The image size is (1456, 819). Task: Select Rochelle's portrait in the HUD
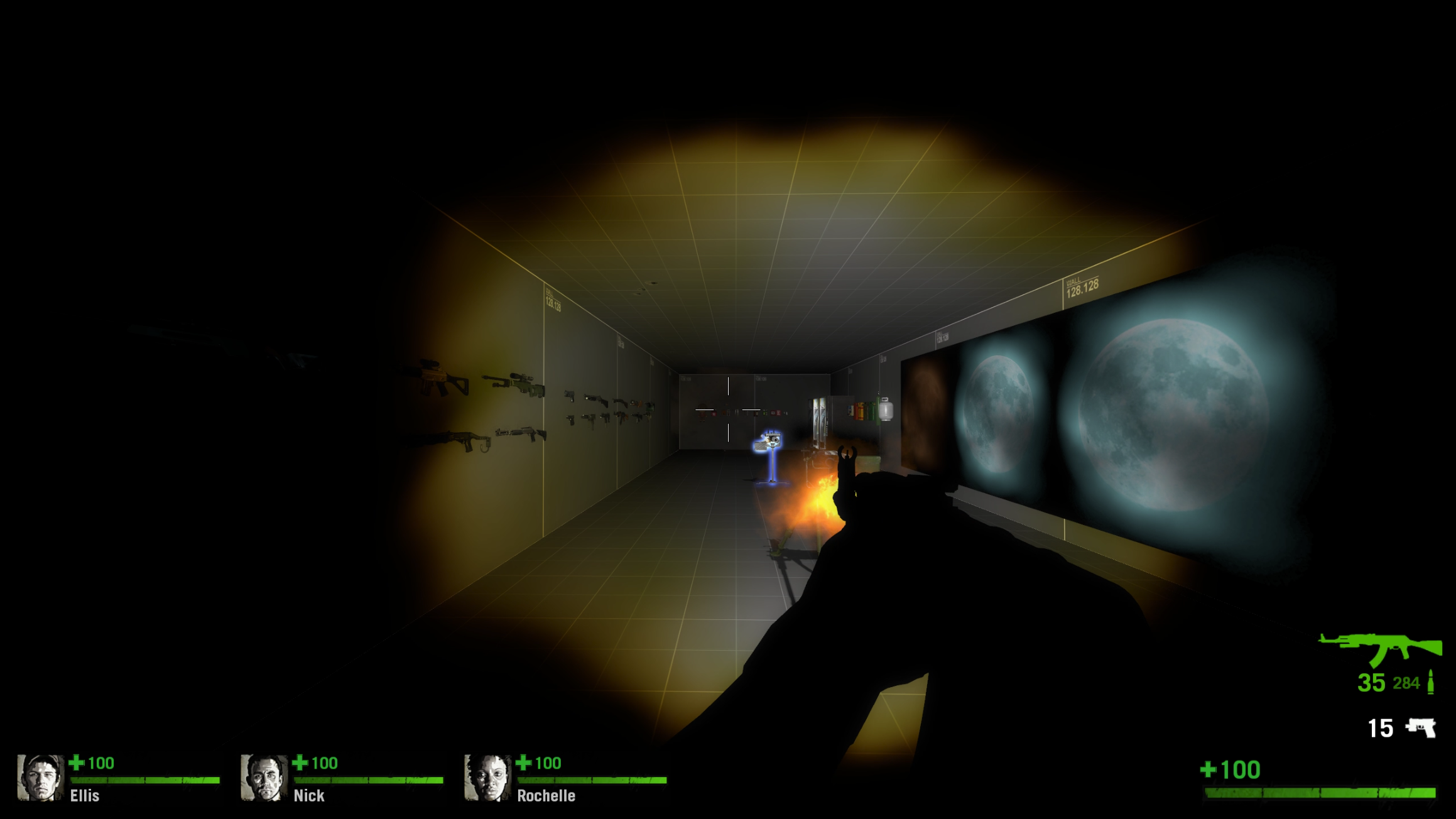point(487,777)
